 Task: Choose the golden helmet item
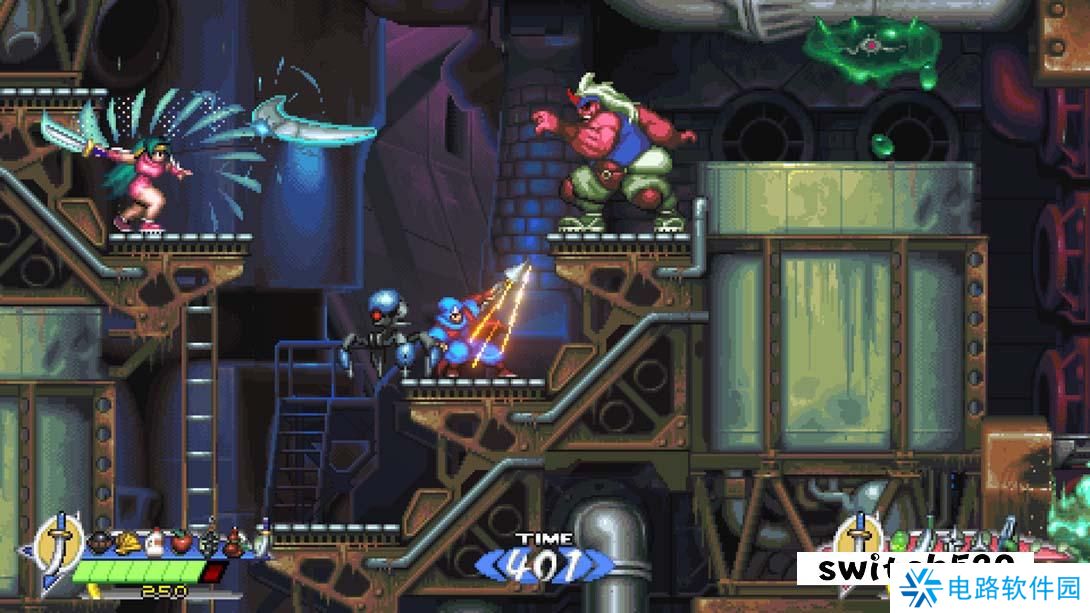127,543
